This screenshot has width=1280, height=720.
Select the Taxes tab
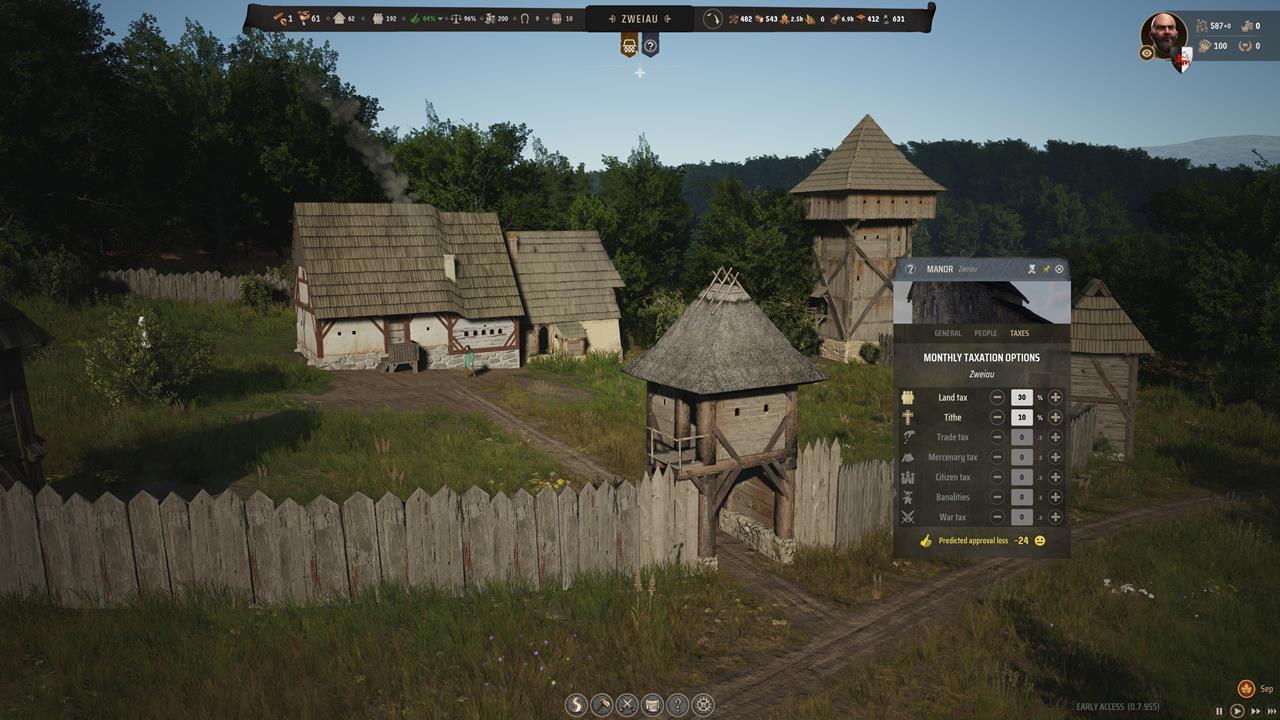[x=1019, y=333]
